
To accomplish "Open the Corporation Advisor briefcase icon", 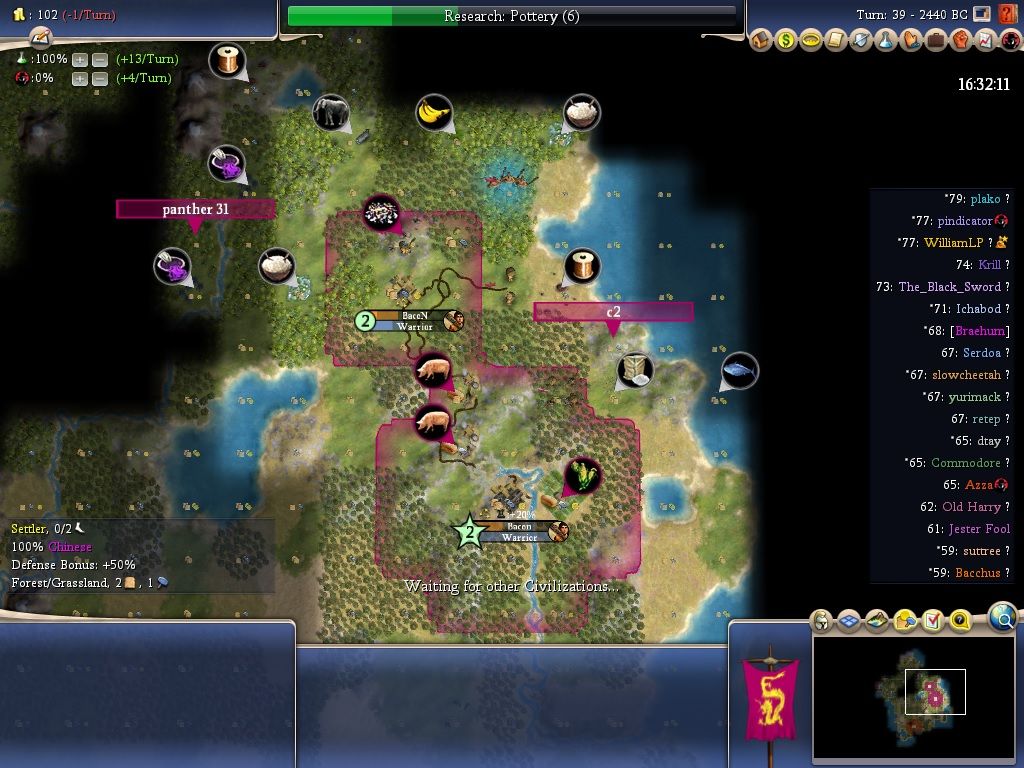I will point(936,41).
